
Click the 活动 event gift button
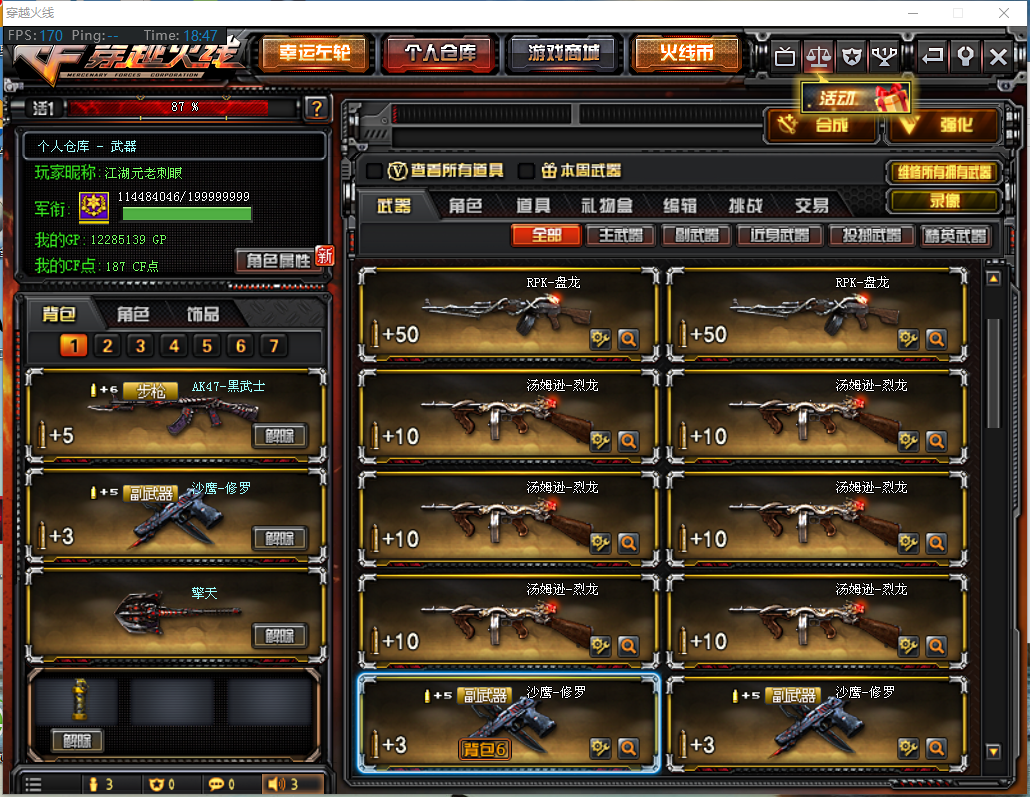click(855, 98)
